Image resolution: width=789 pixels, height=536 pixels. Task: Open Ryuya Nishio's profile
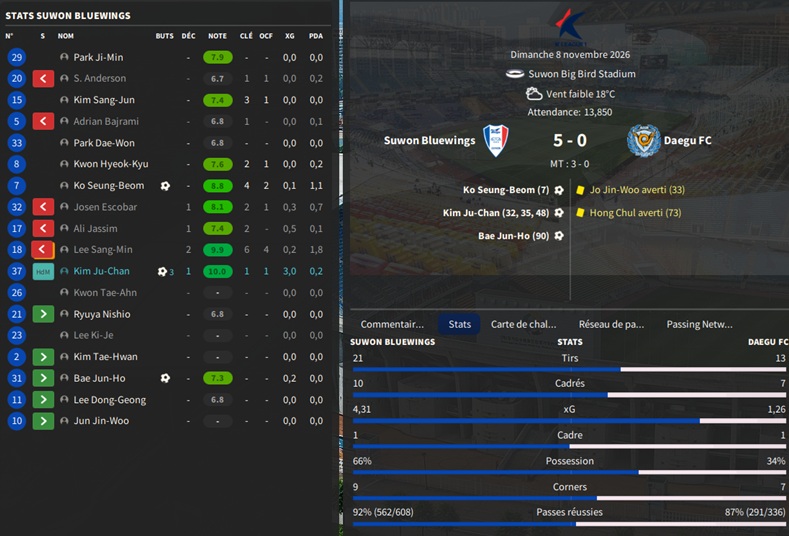(x=102, y=314)
